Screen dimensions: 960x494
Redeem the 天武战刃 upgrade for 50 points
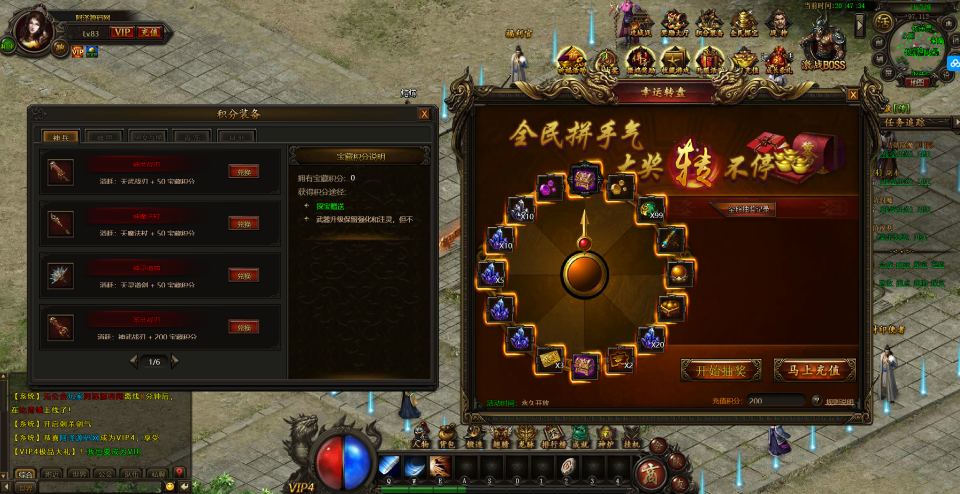pyautogui.click(x=243, y=172)
